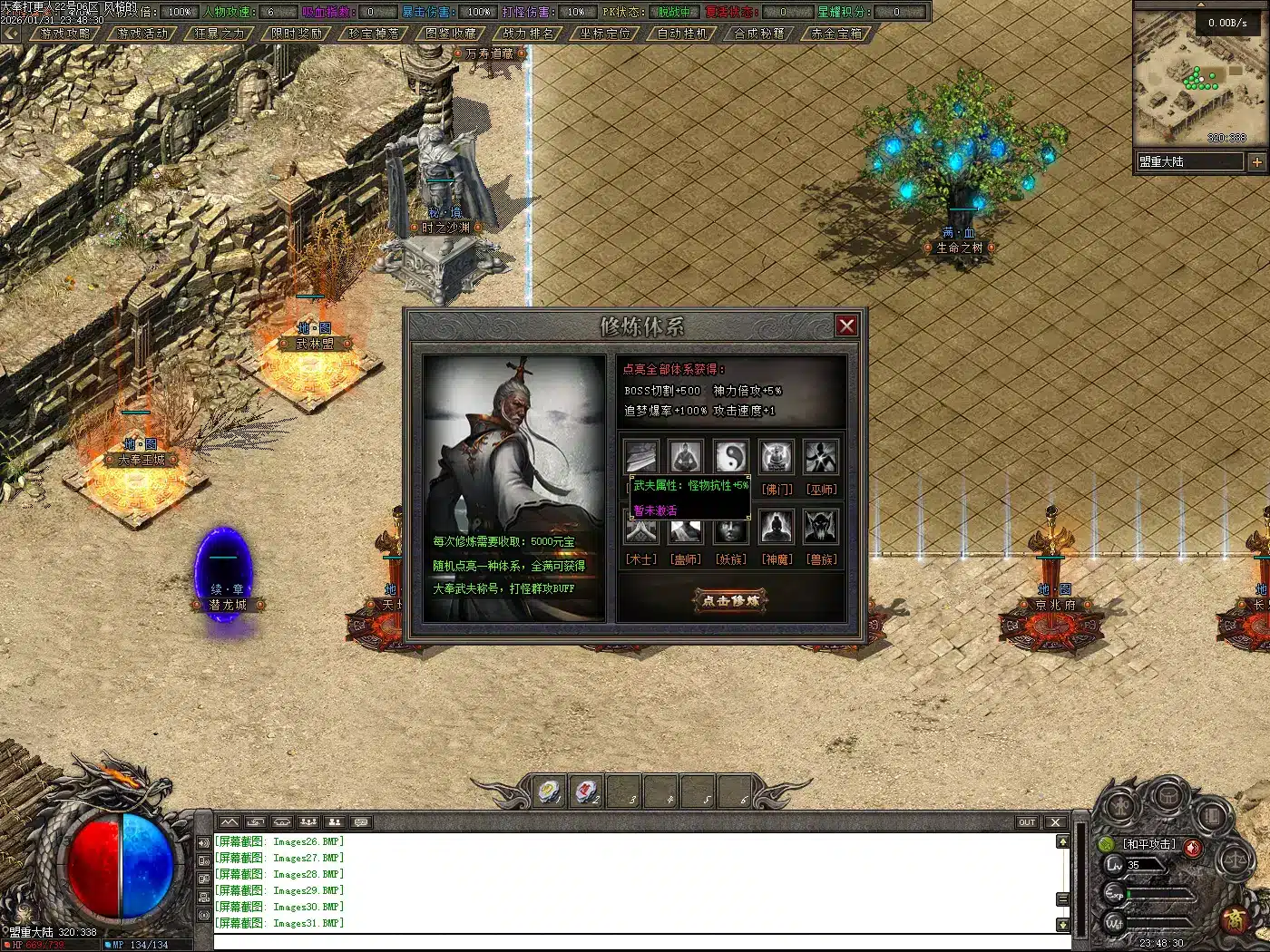
Task: Expand the map with the plus button
Action: pos(1256,162)
